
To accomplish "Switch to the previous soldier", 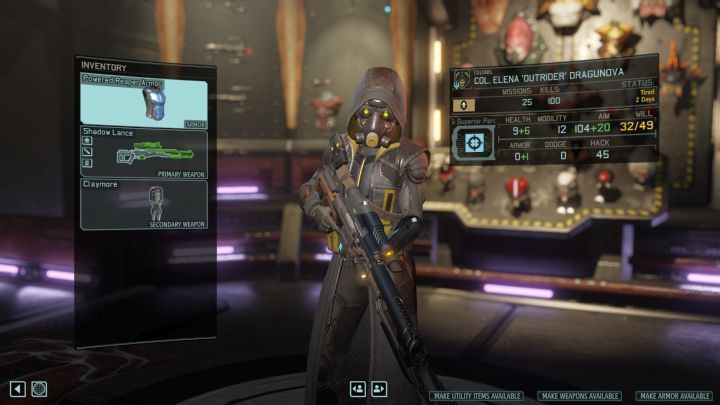I will pyautogui.click(x=358, y=389).
